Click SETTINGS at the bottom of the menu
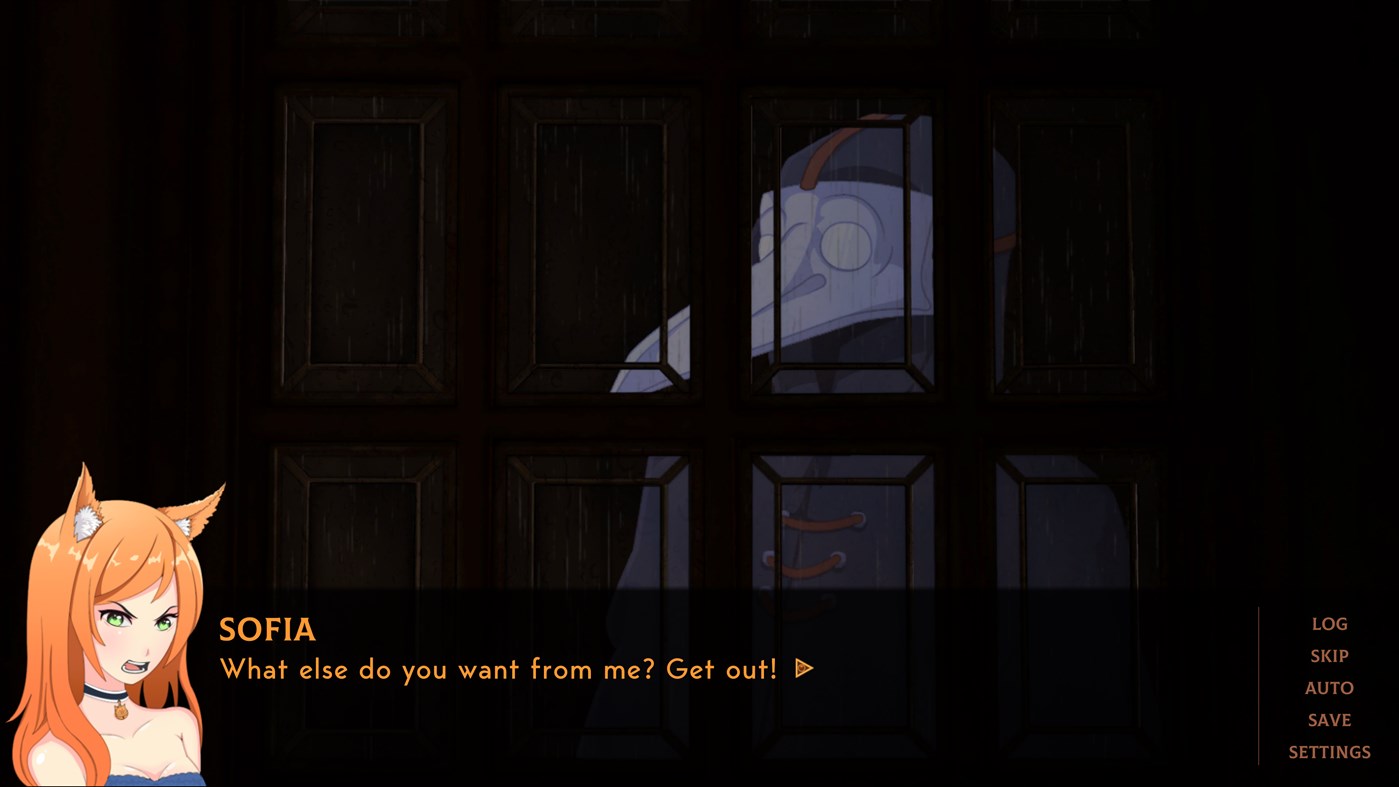 [1330, 751]
